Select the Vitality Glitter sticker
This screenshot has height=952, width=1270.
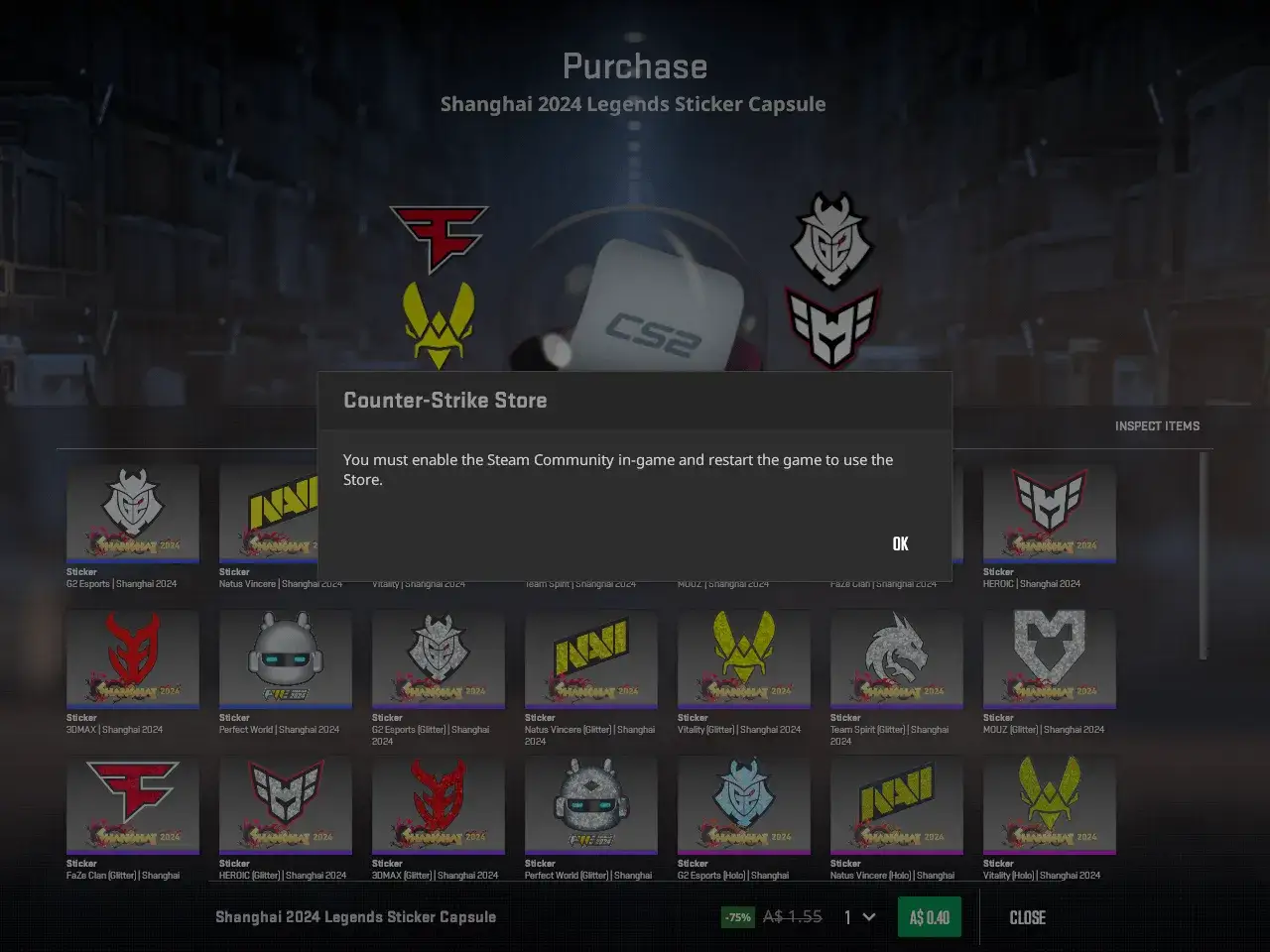744,658
